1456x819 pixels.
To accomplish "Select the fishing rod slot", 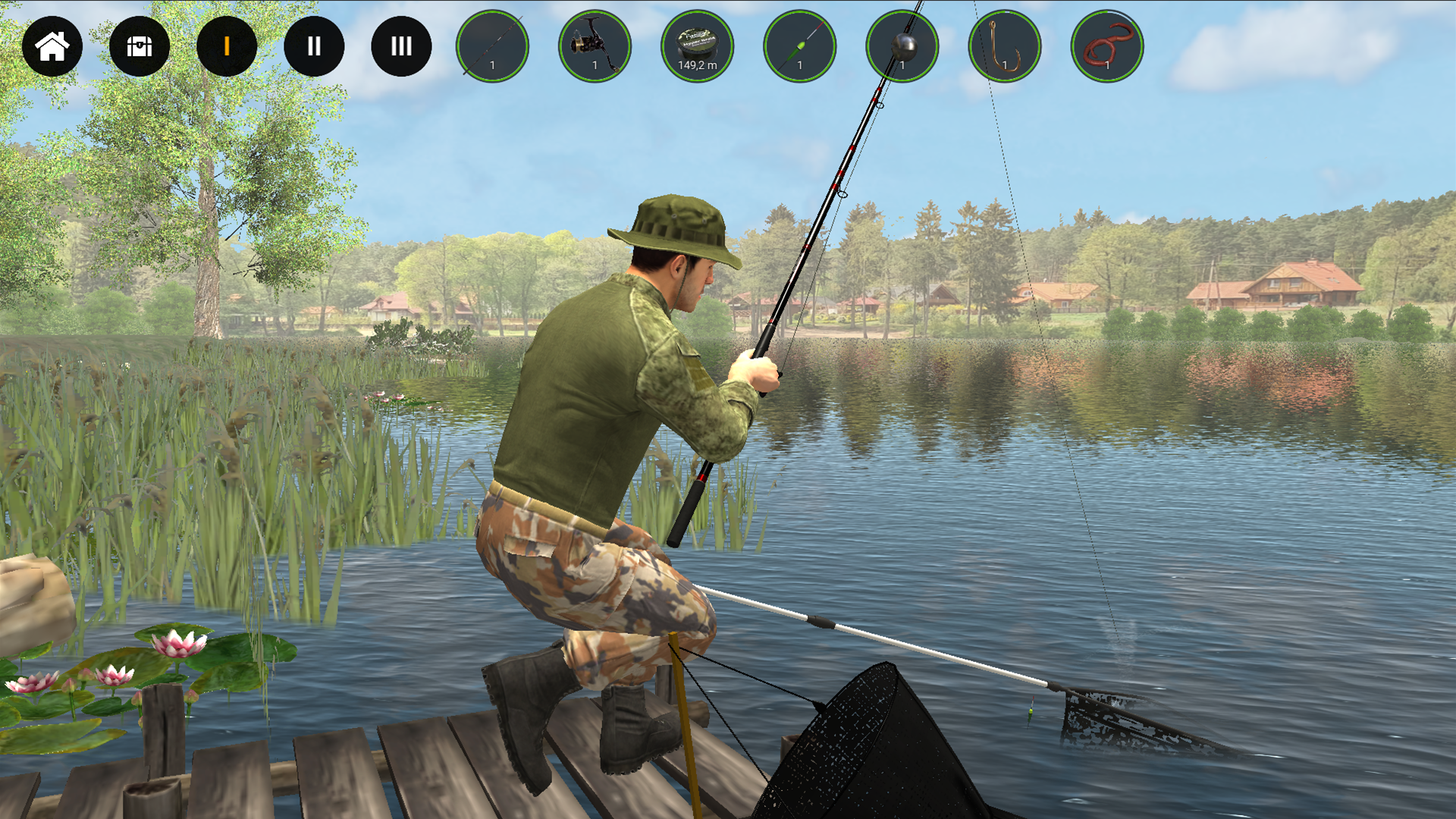I will coord(492,46).
